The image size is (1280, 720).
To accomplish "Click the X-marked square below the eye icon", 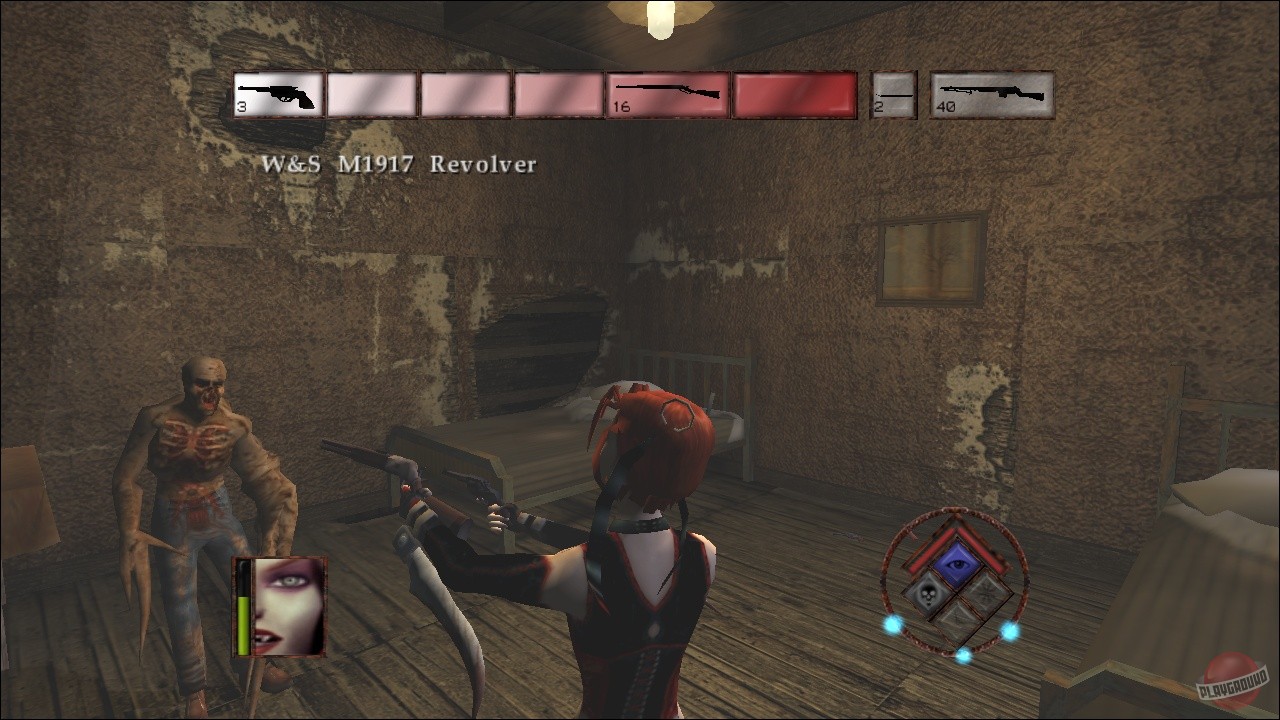I will click(957, 618).
